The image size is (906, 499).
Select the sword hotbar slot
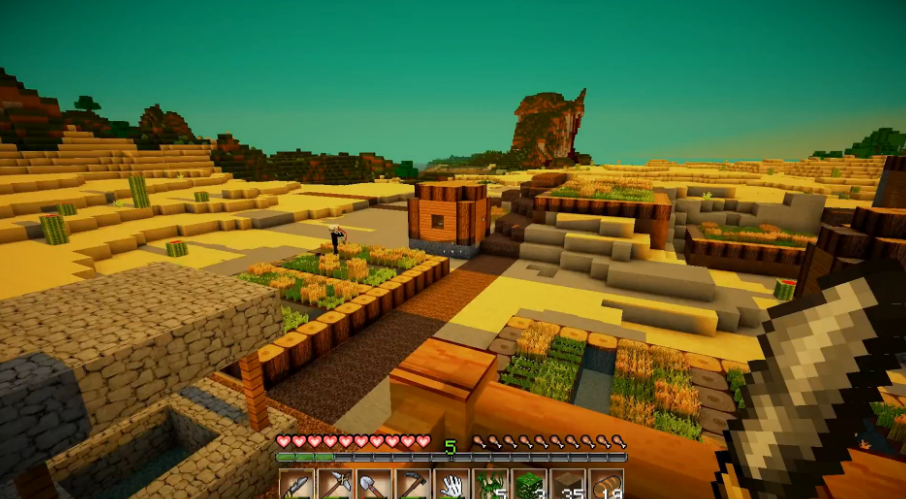(x=296, y=485)
